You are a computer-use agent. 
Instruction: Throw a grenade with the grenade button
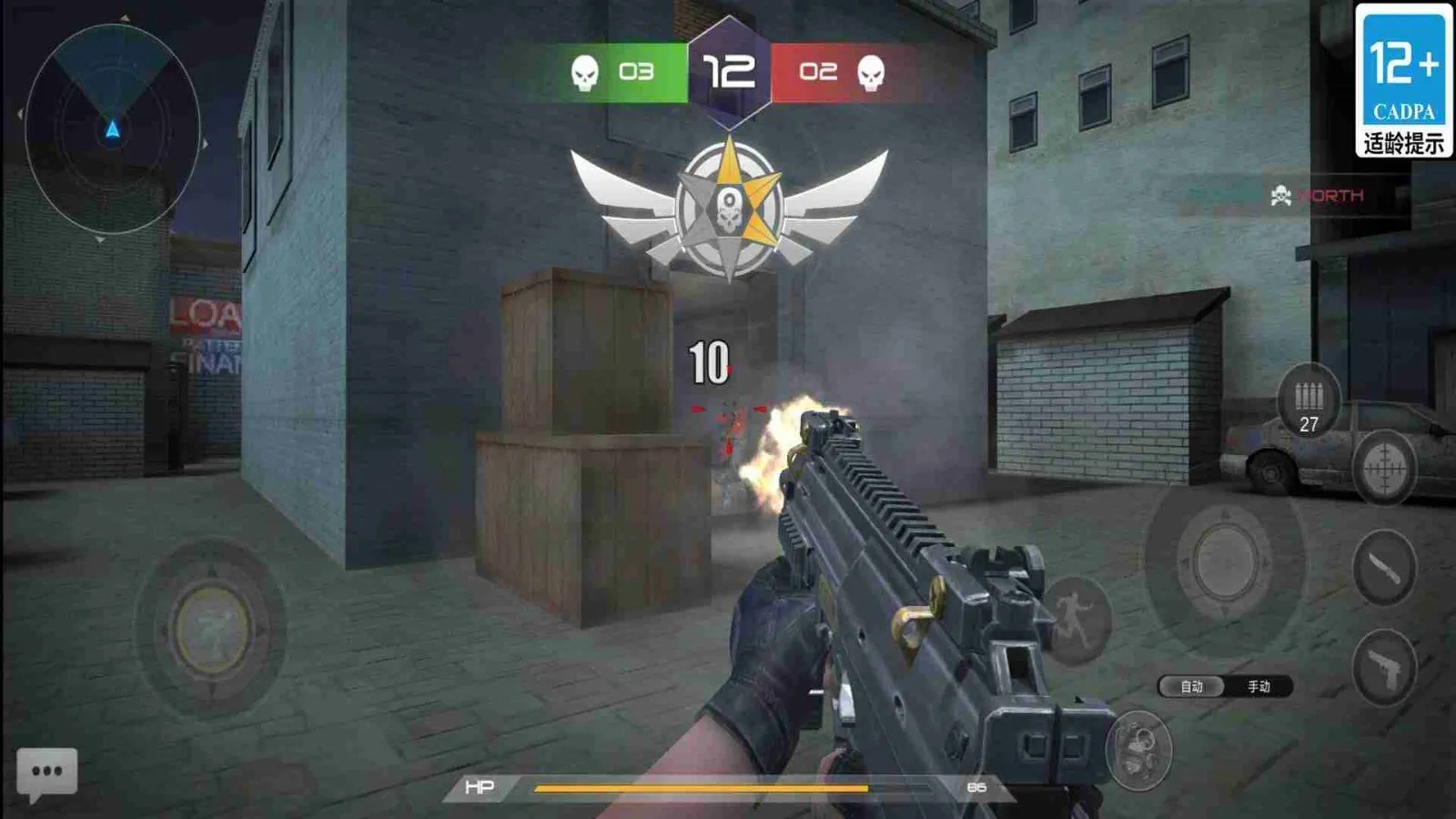pyautogui.click(x=1138, y=748)
